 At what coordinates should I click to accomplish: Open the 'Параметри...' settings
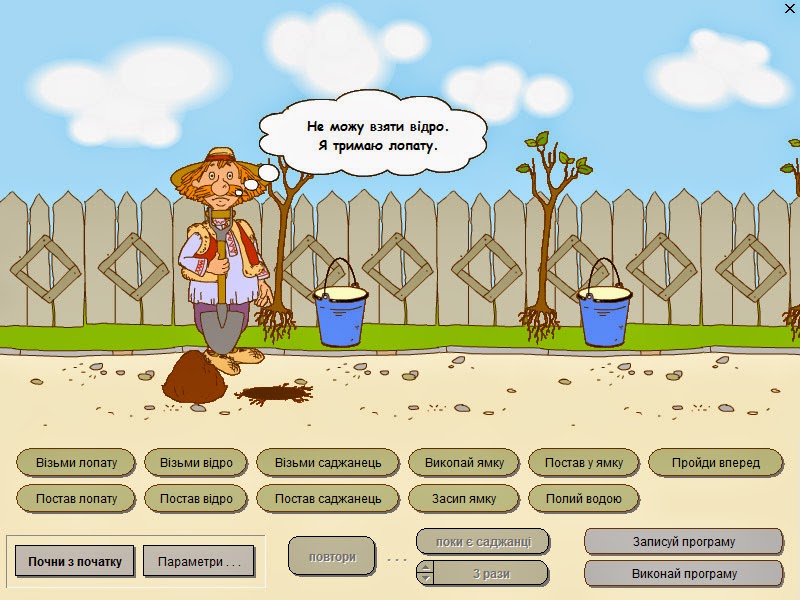(199, 561)
